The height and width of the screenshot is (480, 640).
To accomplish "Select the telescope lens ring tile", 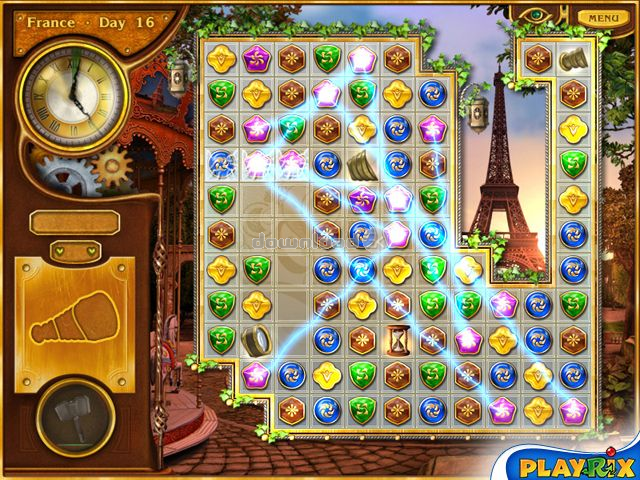I will pos(256,340).
